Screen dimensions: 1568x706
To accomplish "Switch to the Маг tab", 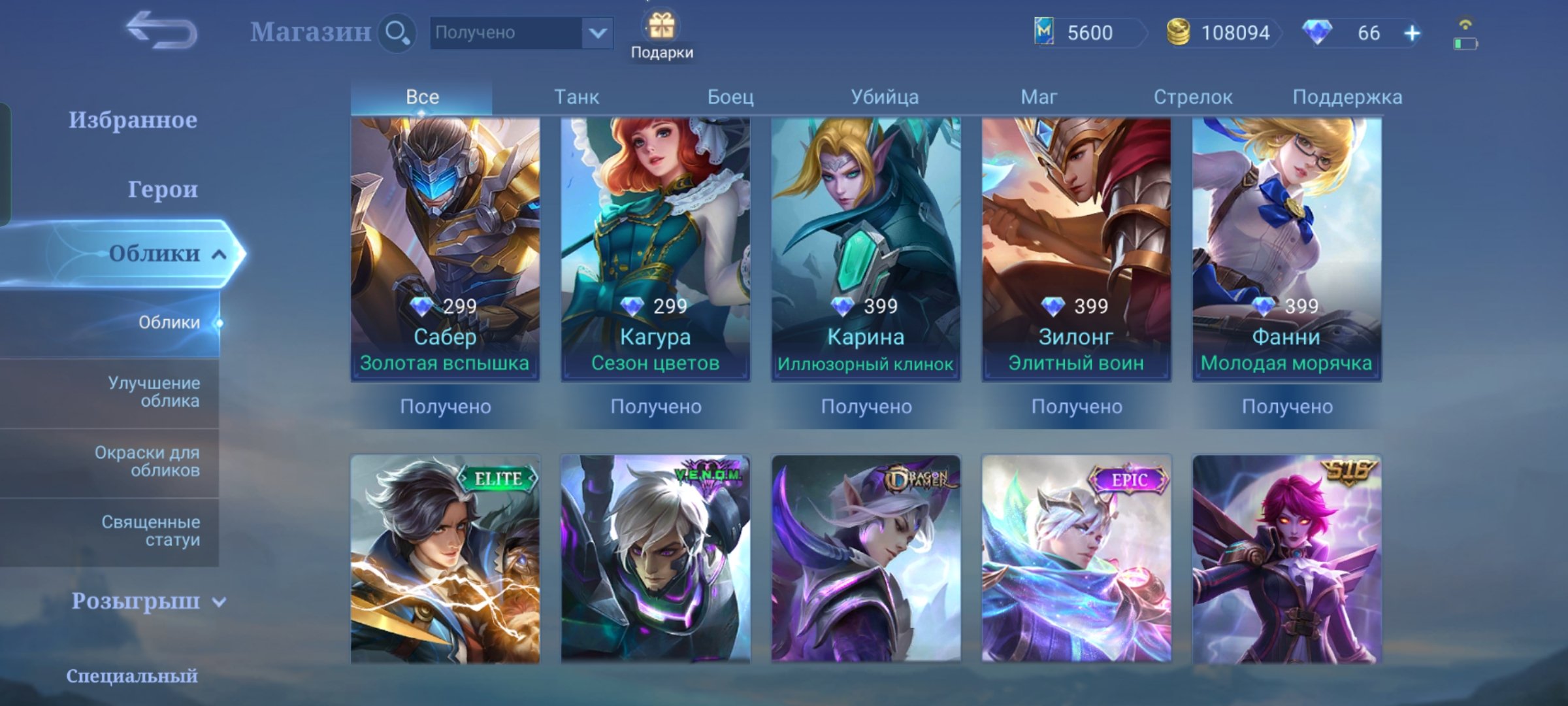I will tap(1039, 96).
